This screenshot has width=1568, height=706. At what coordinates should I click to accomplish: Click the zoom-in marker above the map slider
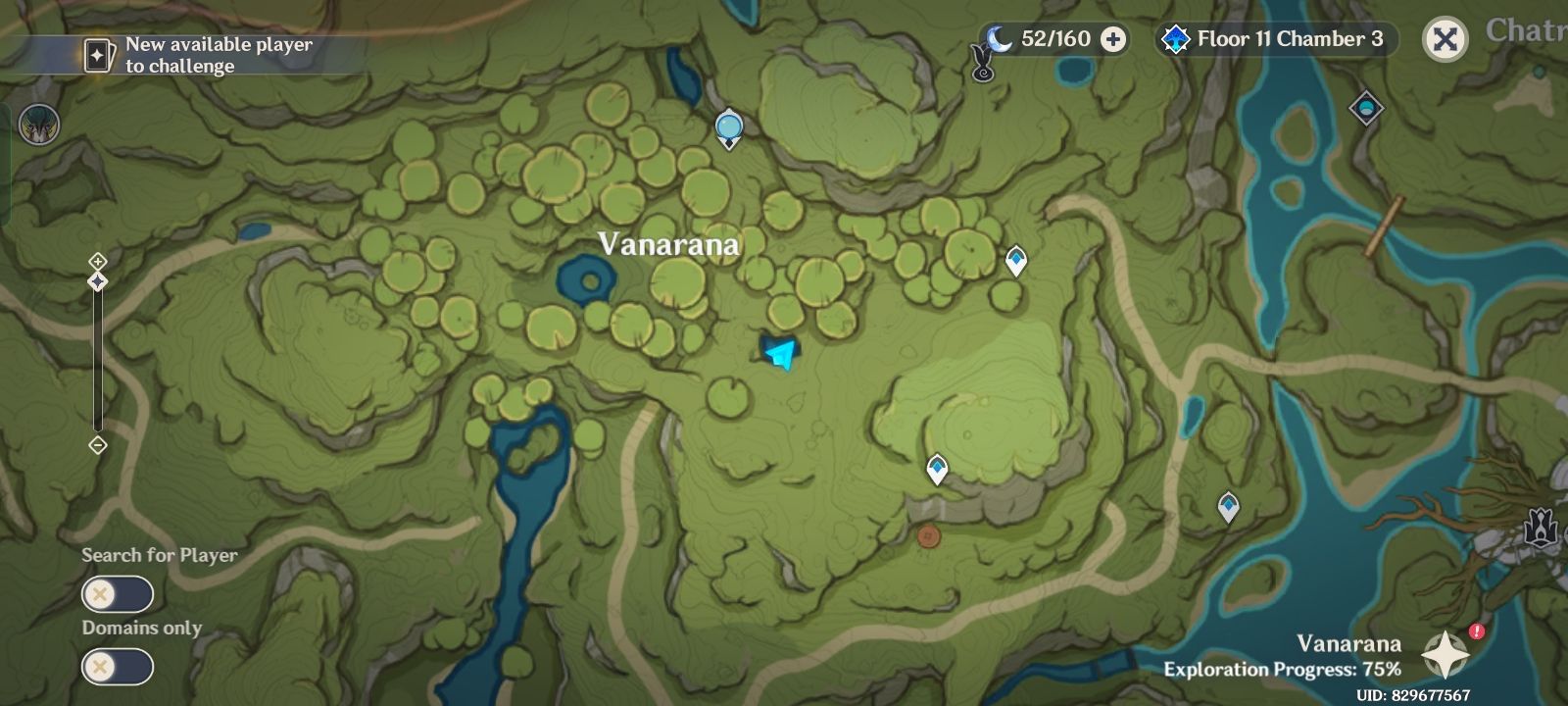tap(98, 261)
